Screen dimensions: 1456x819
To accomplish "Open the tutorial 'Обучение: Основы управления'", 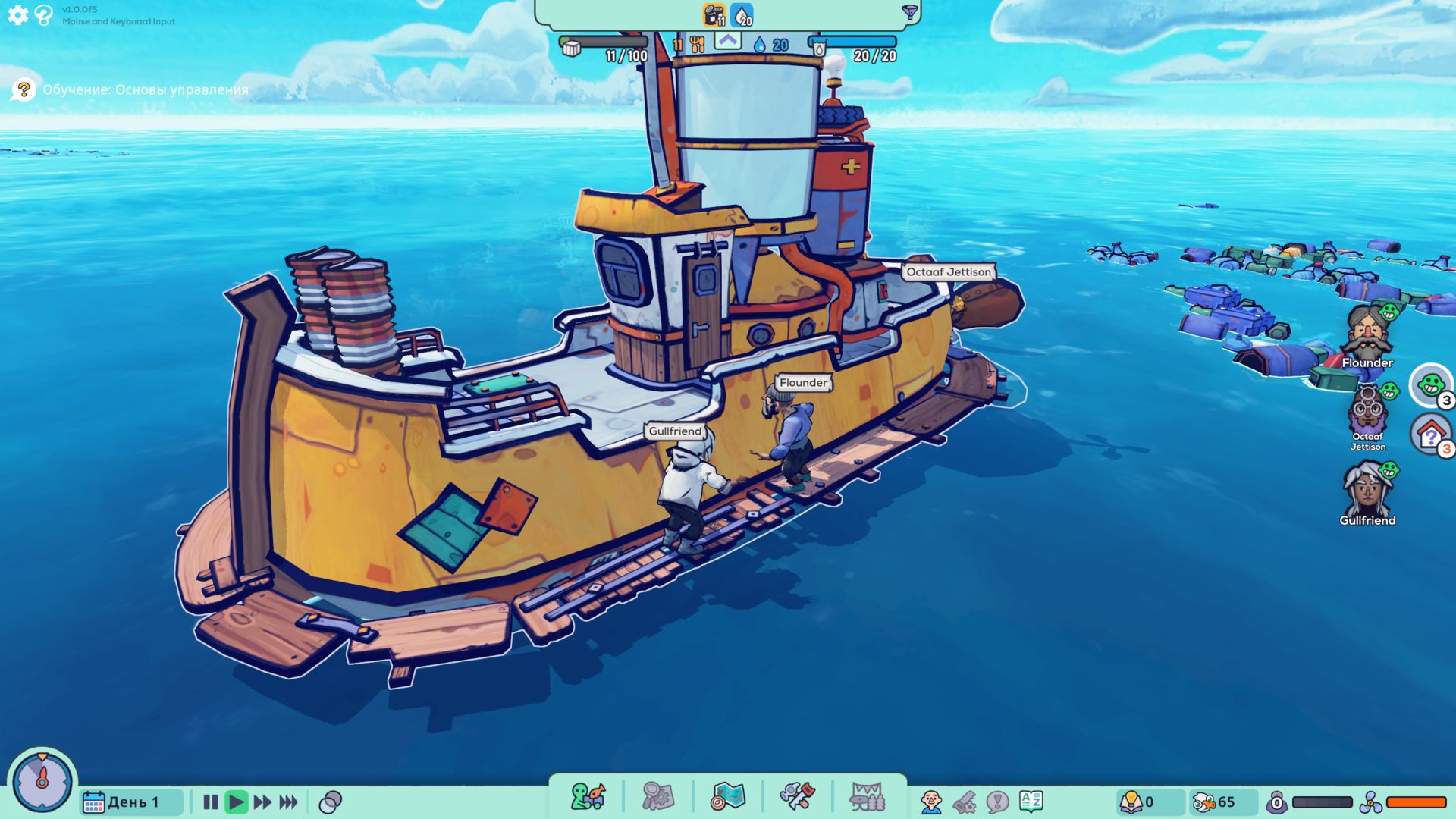I will pos(145,89).
